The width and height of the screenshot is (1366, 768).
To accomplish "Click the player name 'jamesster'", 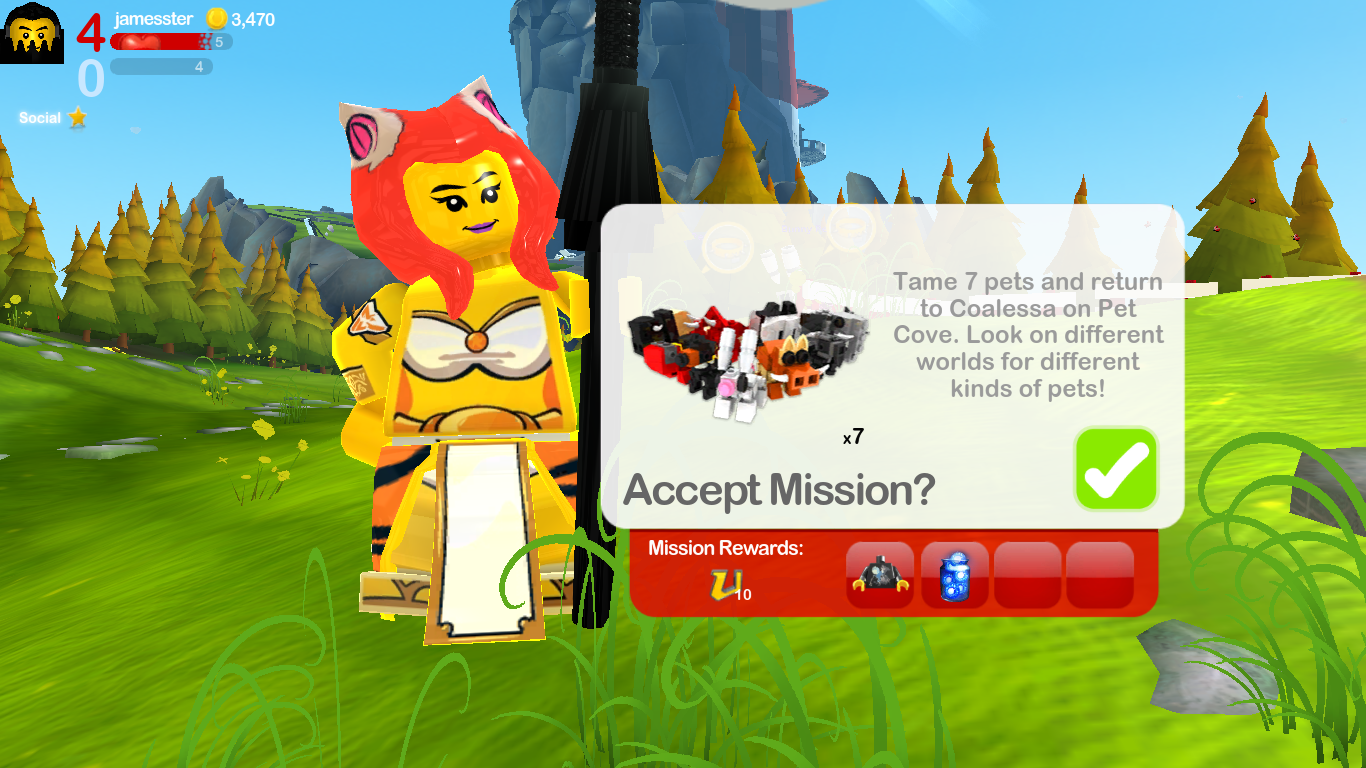I will (152, 19).
